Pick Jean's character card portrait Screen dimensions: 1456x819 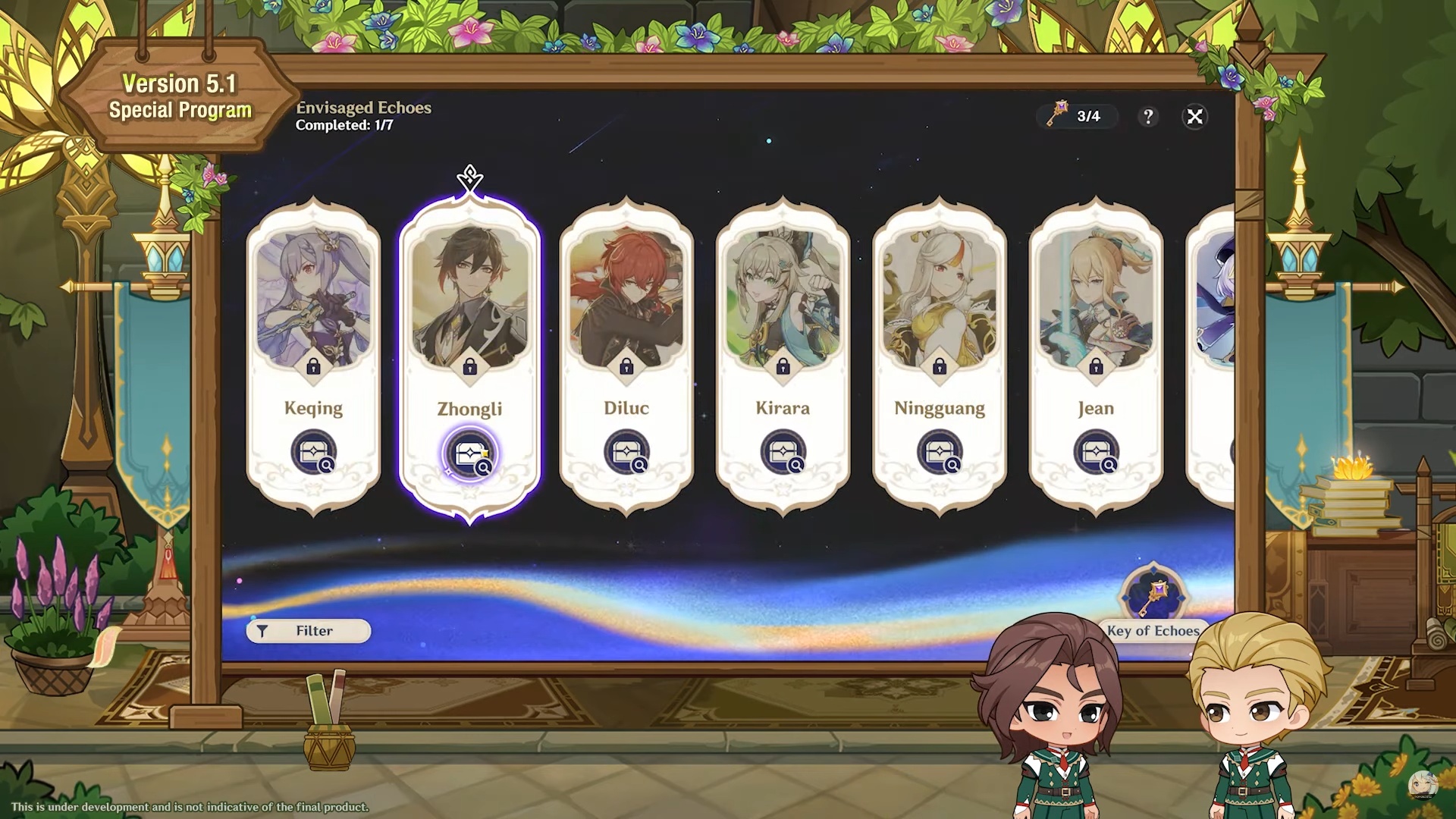1096,300
